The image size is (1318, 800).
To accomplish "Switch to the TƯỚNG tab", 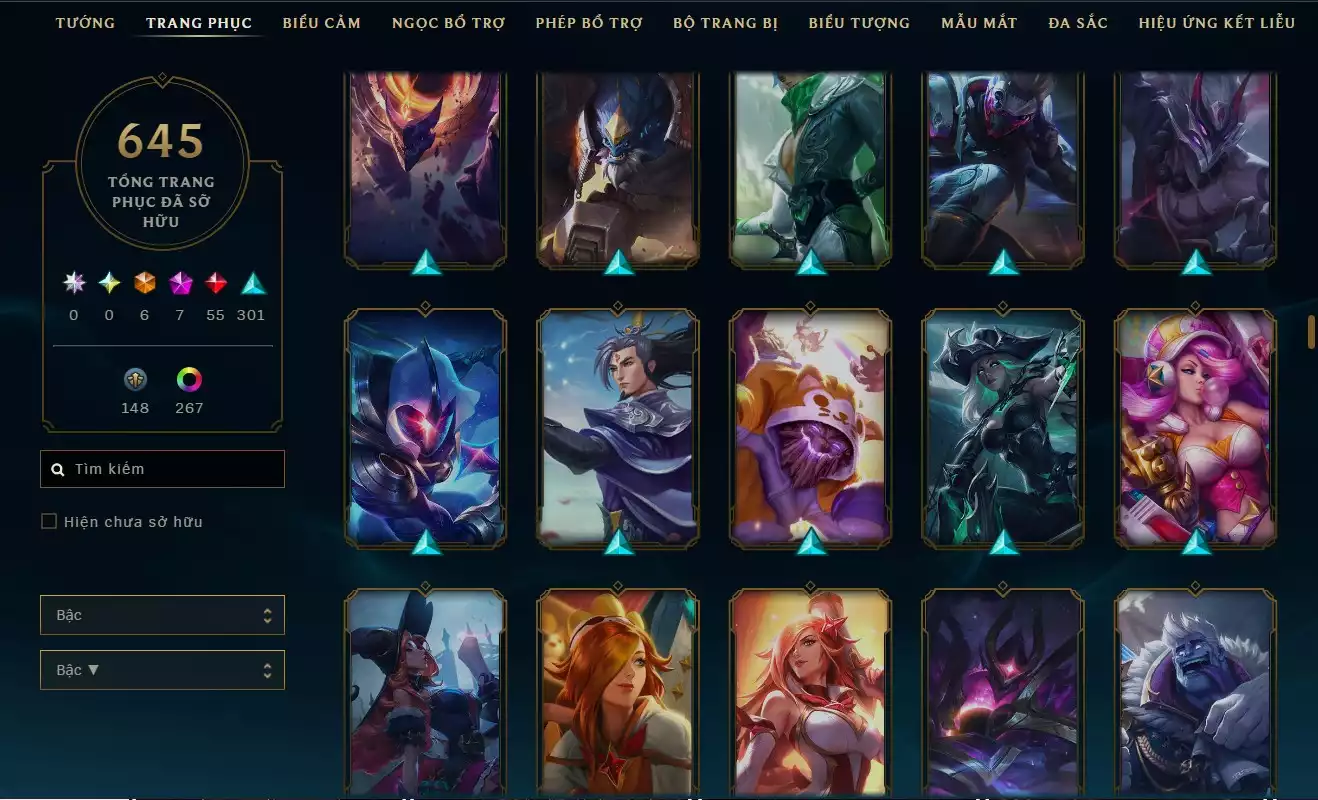I will tap(85, 22).
